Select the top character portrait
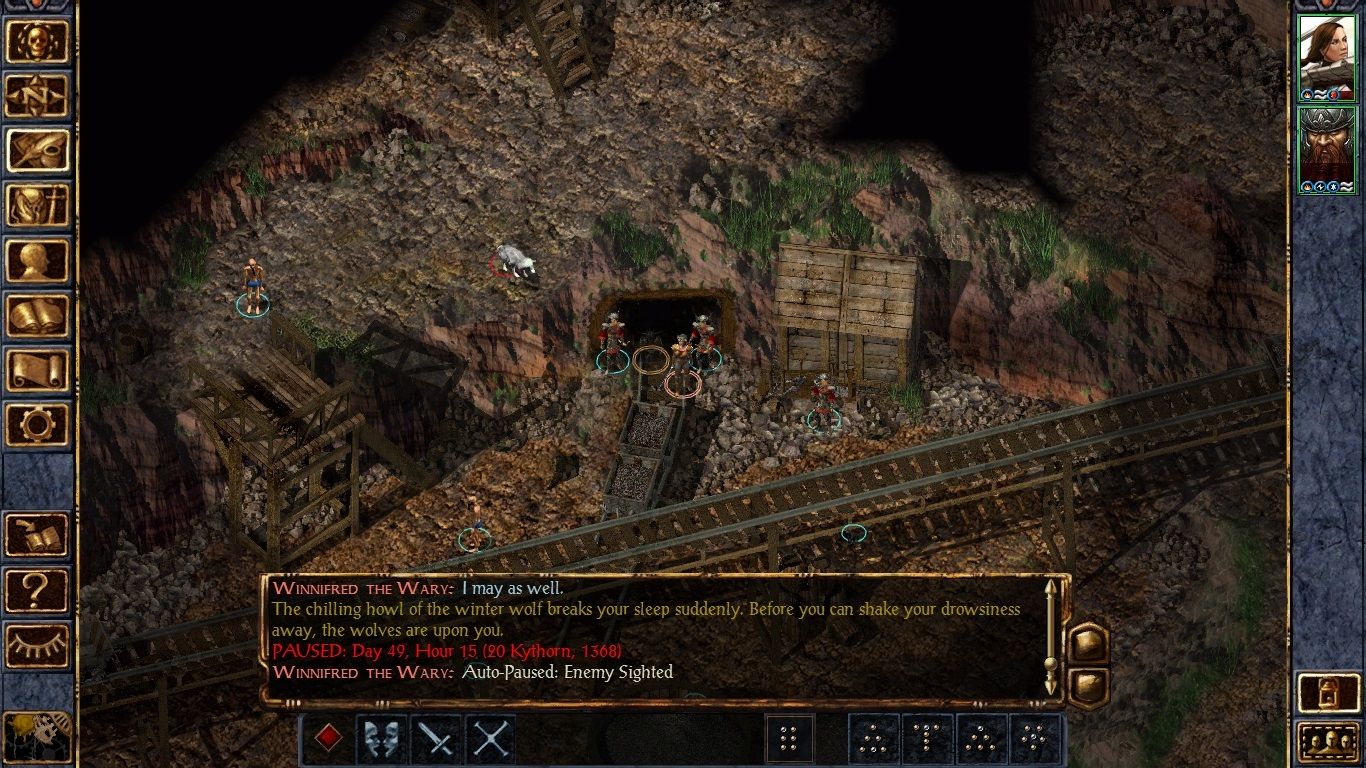 [1327, 57]
